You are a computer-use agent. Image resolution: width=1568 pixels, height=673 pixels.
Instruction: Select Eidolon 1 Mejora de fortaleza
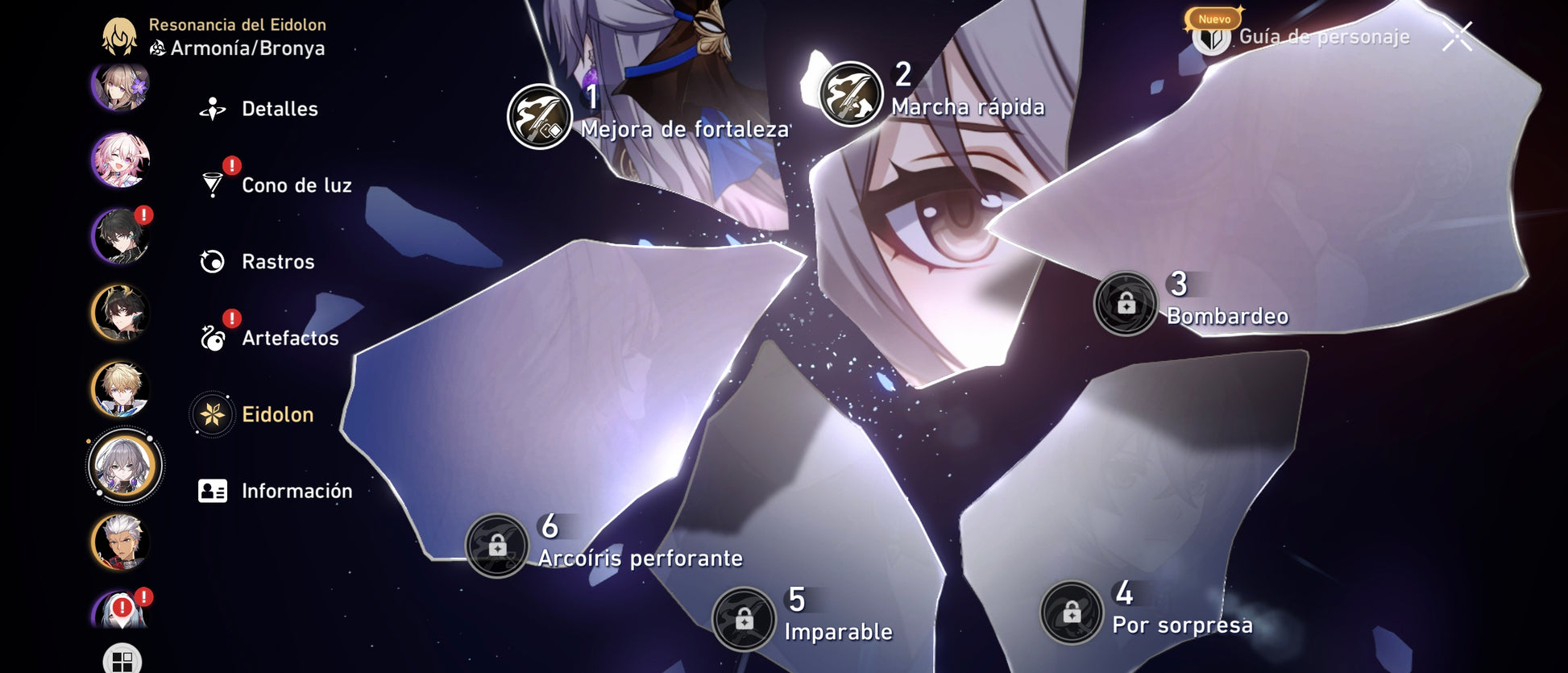click(x=539, y=117)
